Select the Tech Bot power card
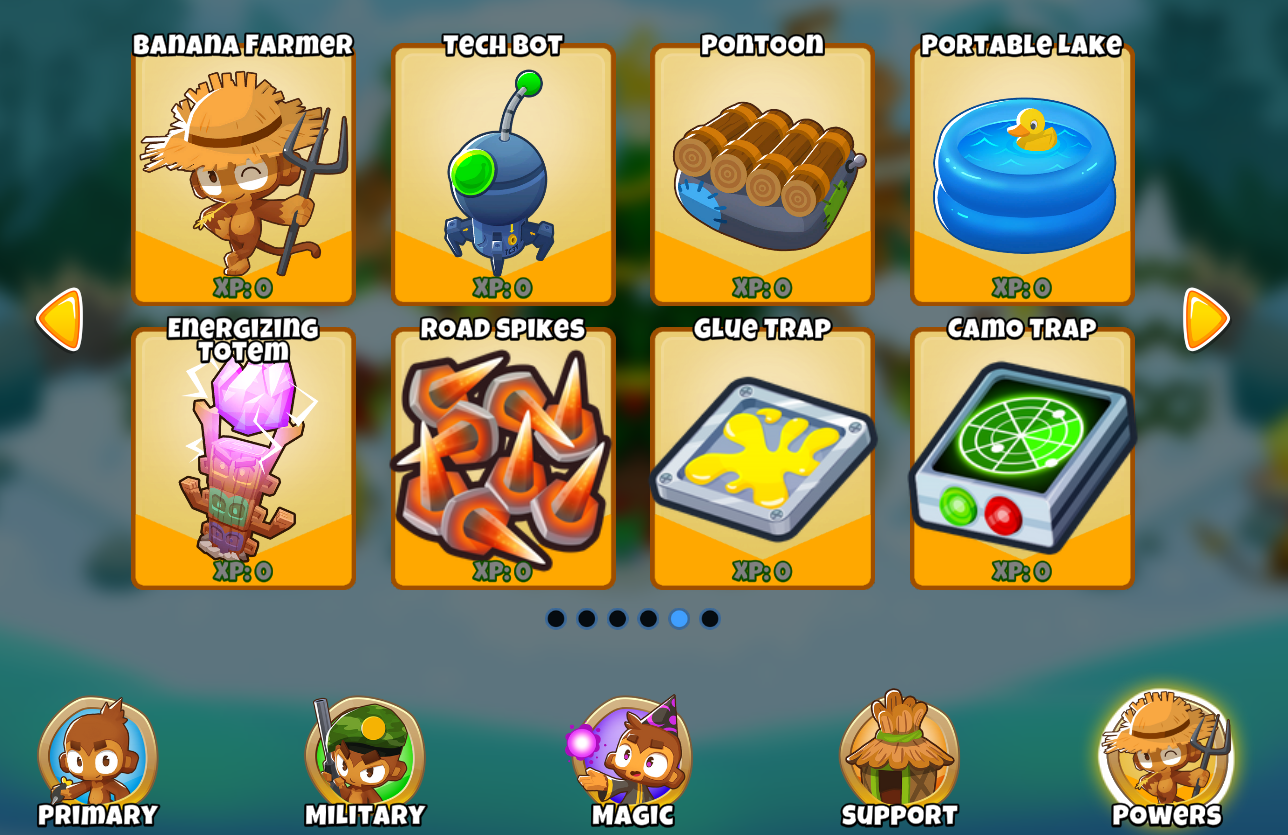The height and width of the screenshot is (835, 1288). coord(503,175)
